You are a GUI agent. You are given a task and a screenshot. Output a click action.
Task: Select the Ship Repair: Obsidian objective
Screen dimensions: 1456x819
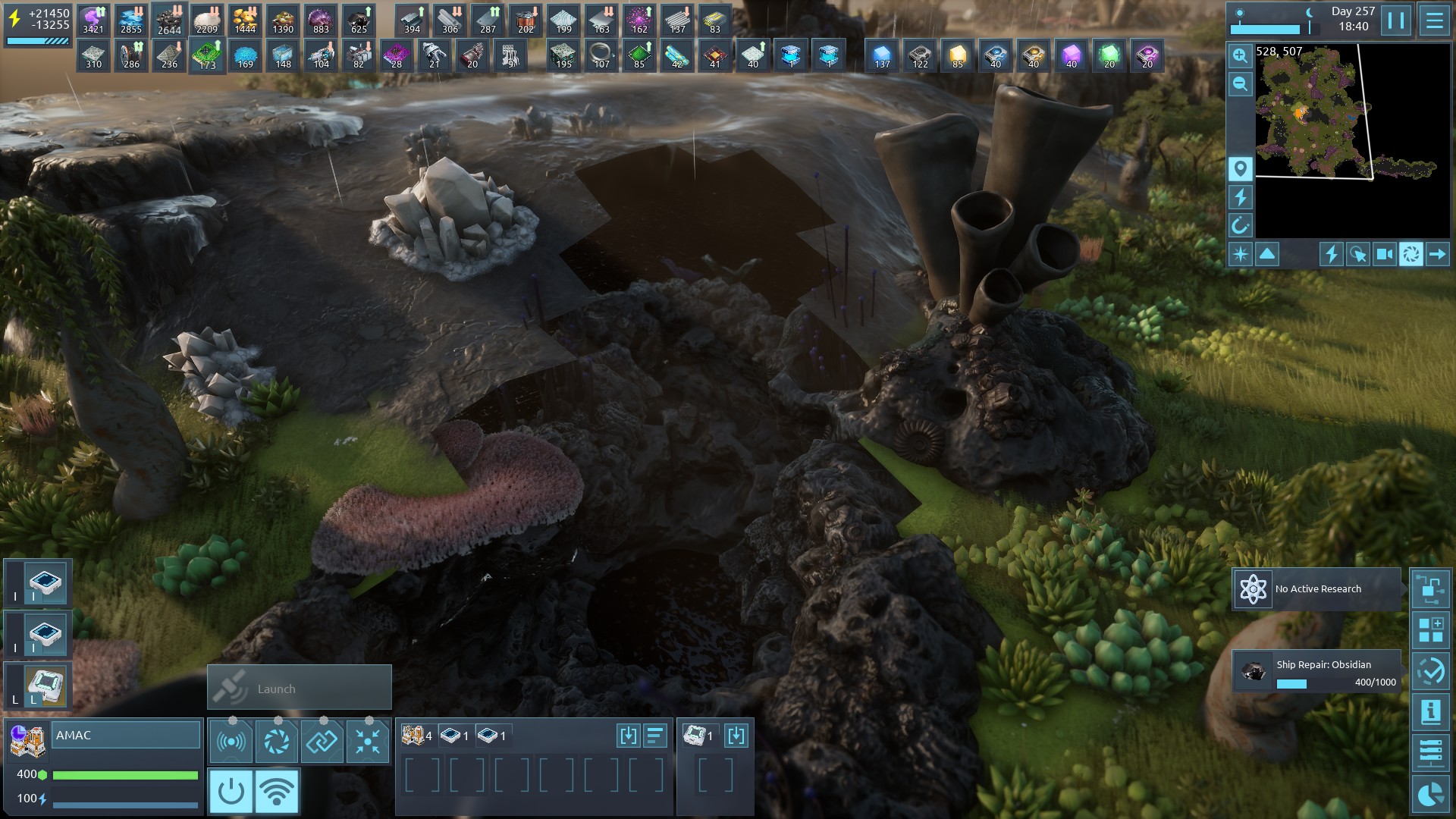[x=1316, y=671]
